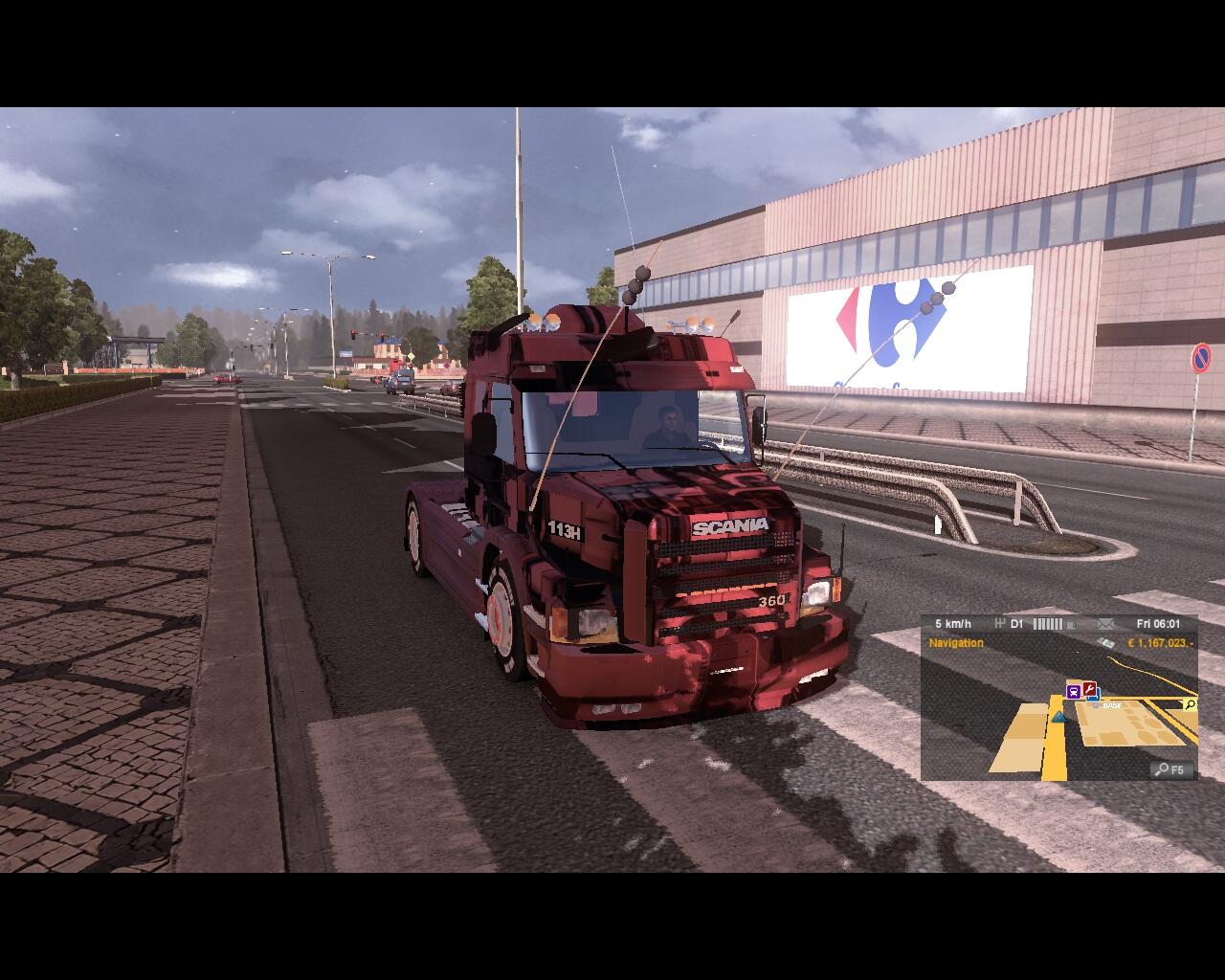Image resolution: width=1225 pixels, height=980 pixels.
Task: Open the mail envelope icon
Action: tap(1105, 624)
